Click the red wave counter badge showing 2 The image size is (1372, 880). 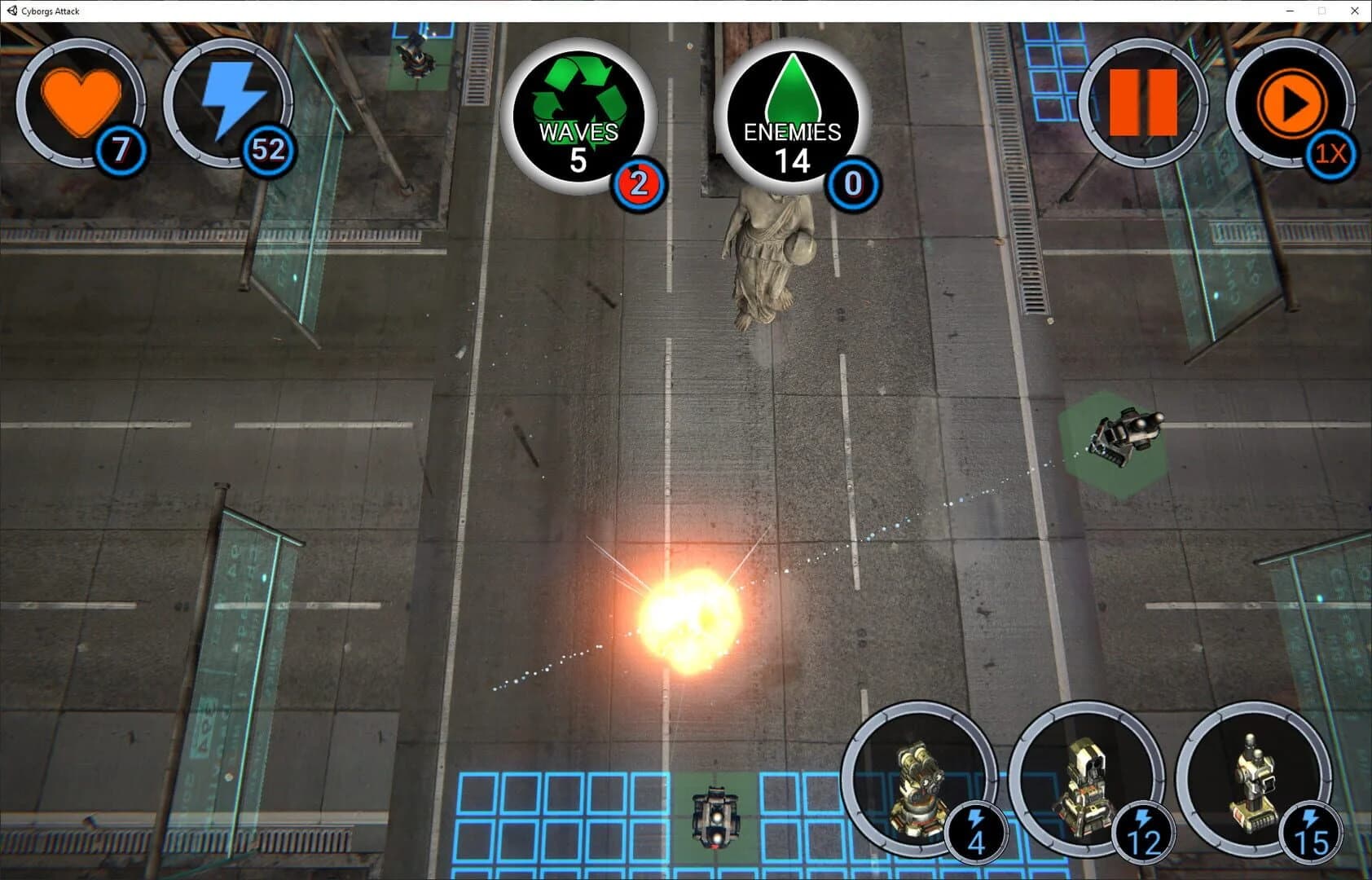pyautogui.click(x=640, y=184)
